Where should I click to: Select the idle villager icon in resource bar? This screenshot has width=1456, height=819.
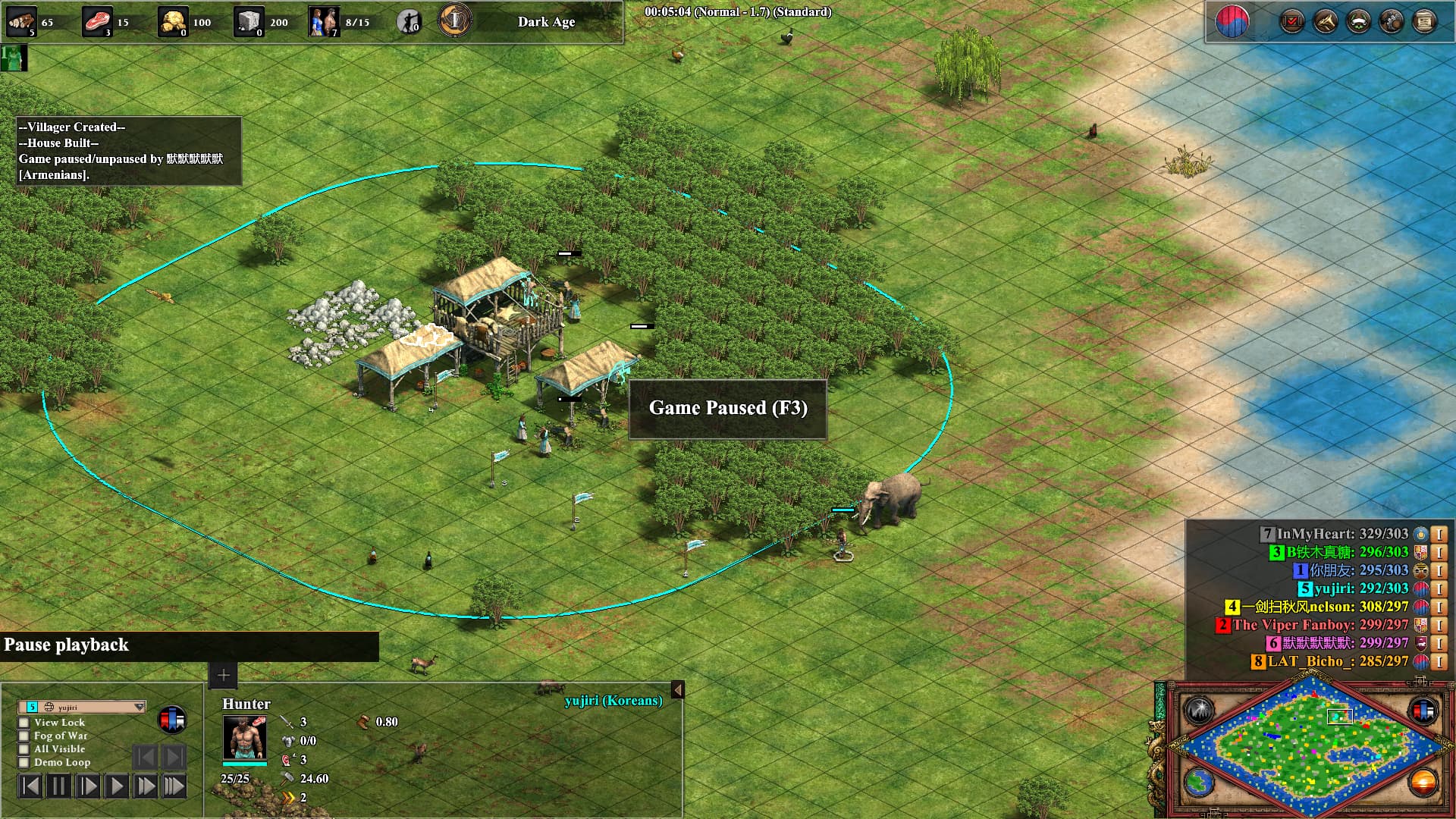(x=409, y=21)
